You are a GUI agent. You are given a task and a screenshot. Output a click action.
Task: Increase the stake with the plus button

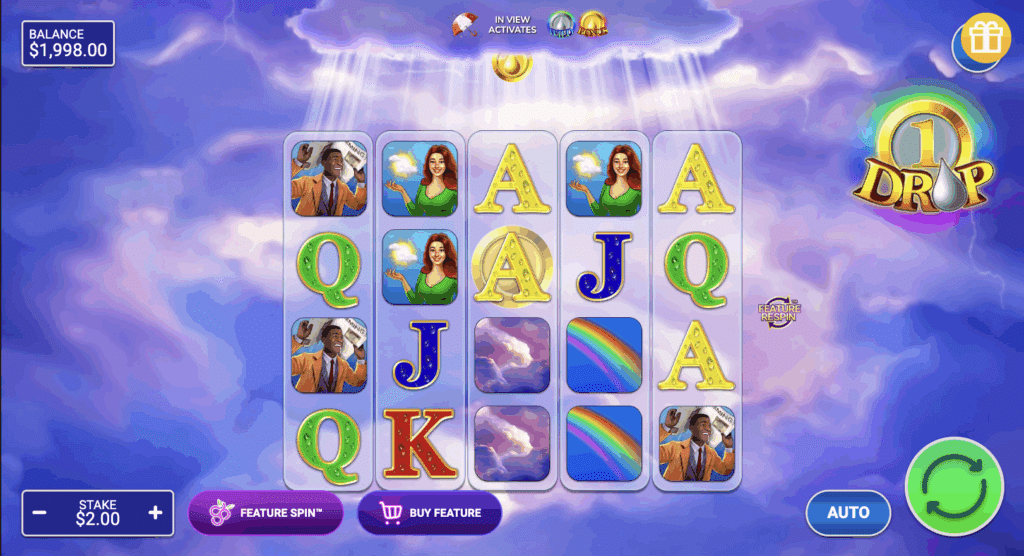[155, 512]
